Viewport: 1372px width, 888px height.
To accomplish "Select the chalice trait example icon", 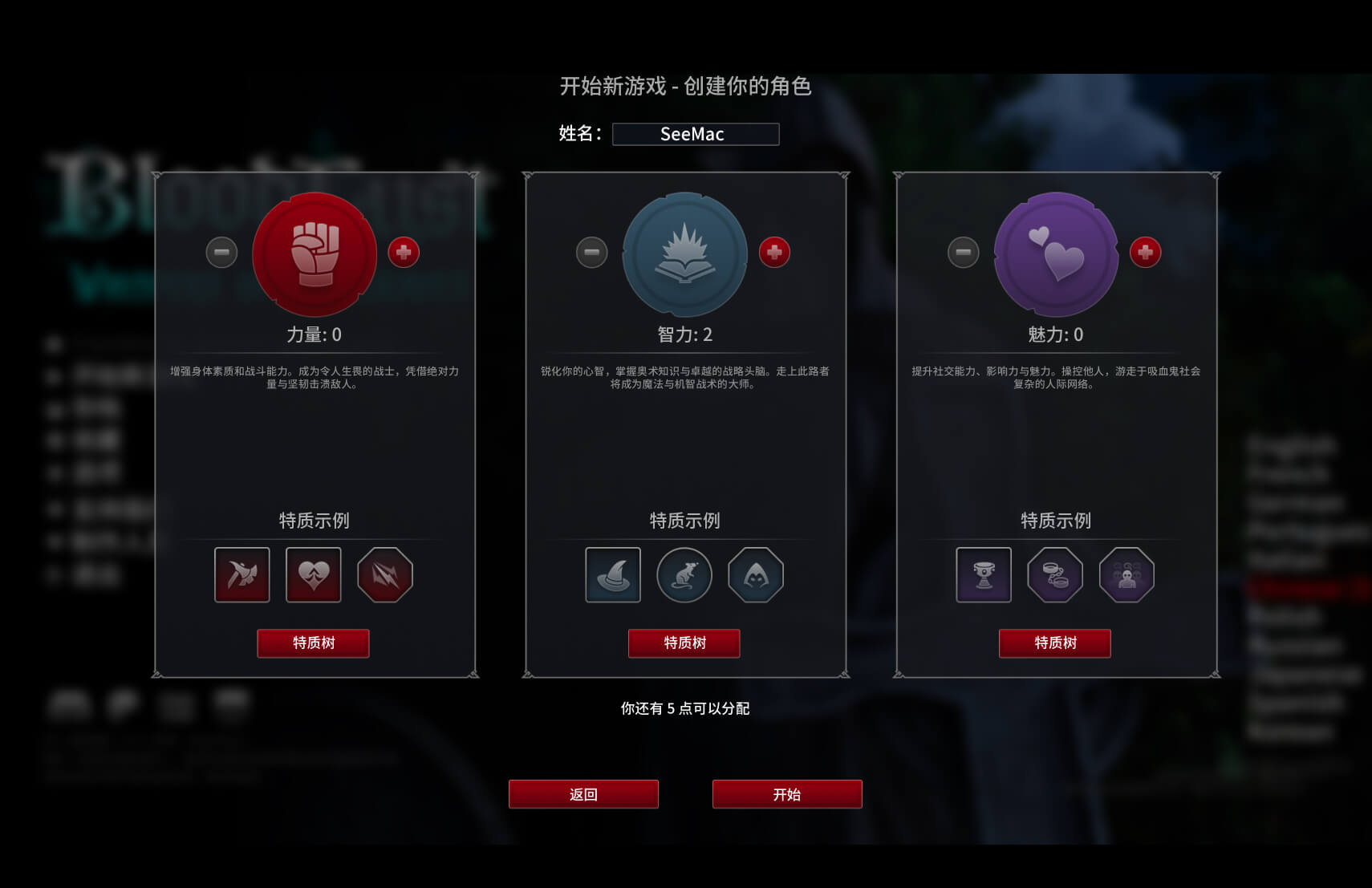I will pyautogui.click(x=984, y=574).
